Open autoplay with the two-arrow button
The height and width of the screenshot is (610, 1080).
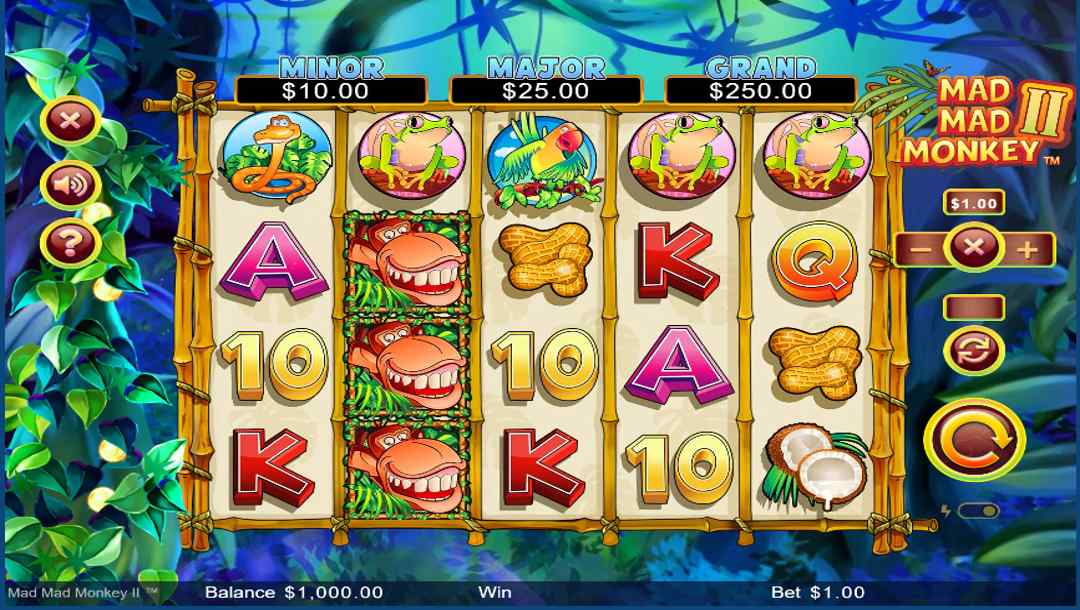(x=974, y=349)
